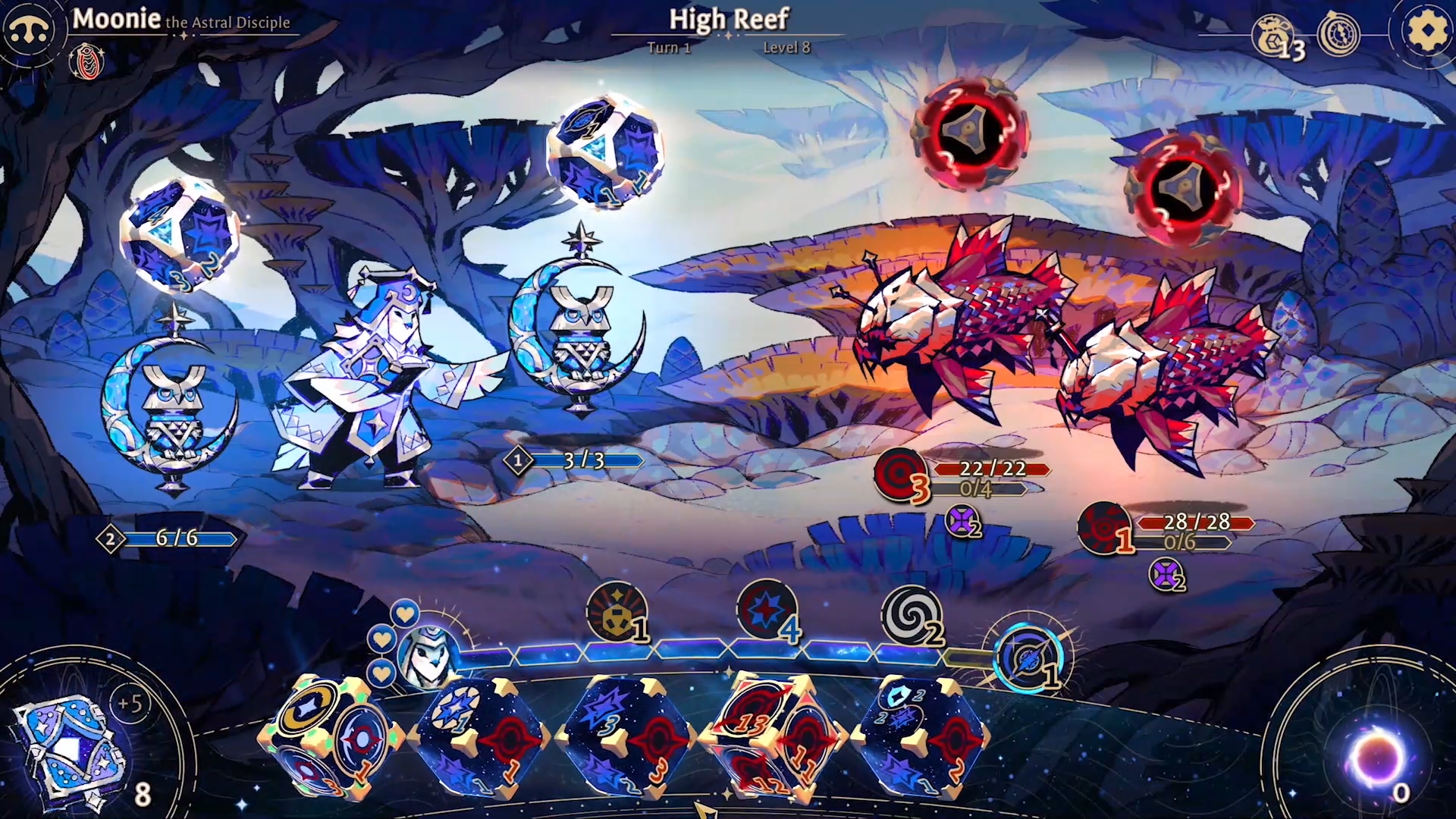1456x819 pixels.
Task: Open the settings gear in the top-right corner
Action: [1428, 32]
